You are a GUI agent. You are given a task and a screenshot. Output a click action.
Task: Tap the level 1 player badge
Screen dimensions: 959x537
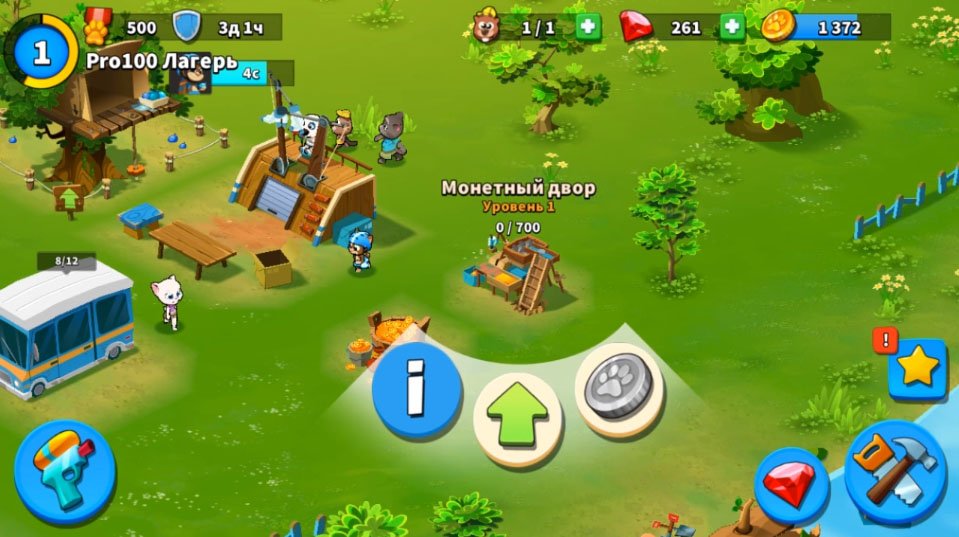click(x=41, y=53)
